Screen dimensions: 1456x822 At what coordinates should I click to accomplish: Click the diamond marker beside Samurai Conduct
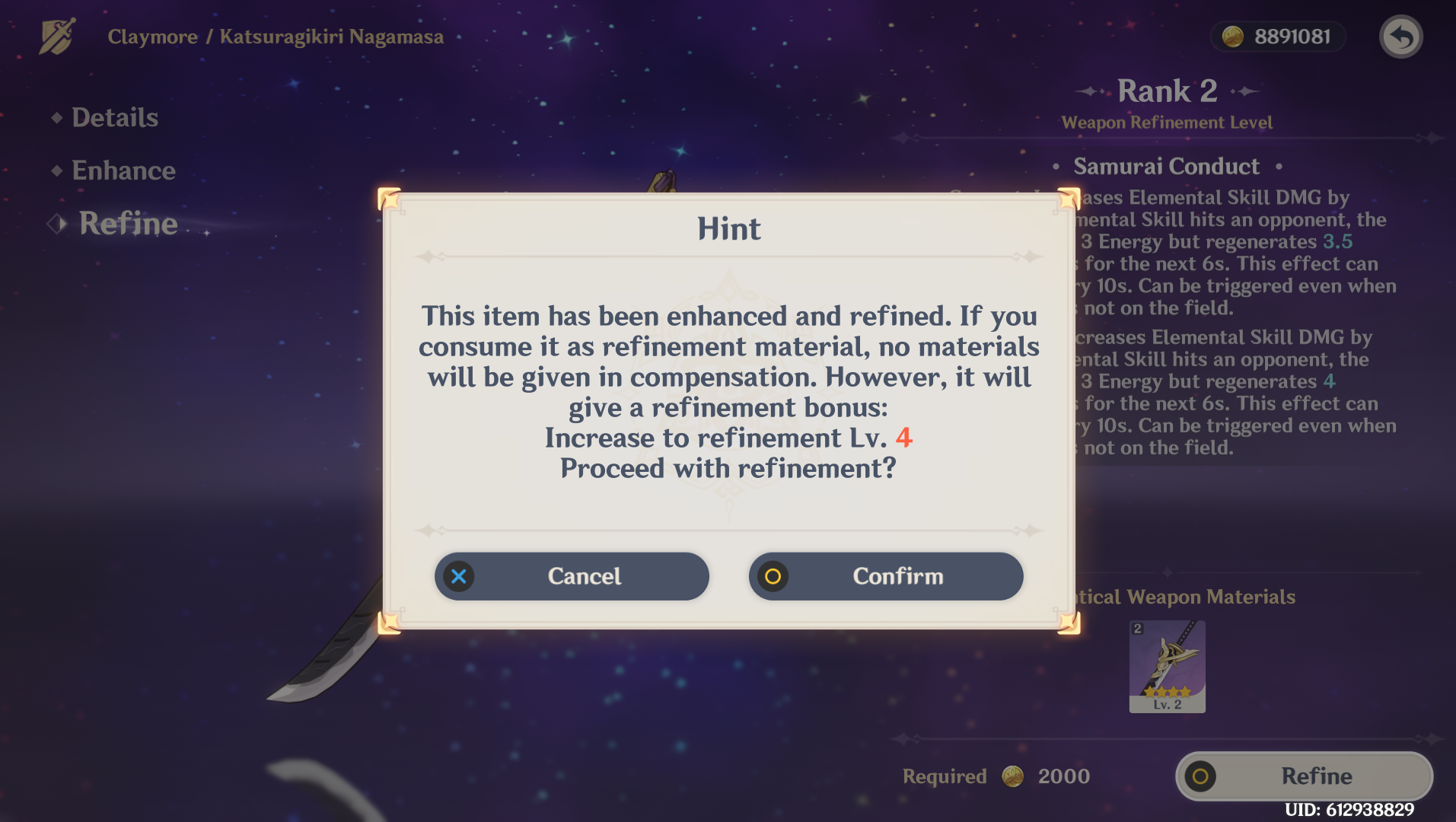pyautogui.click(x=1058, y=167)
